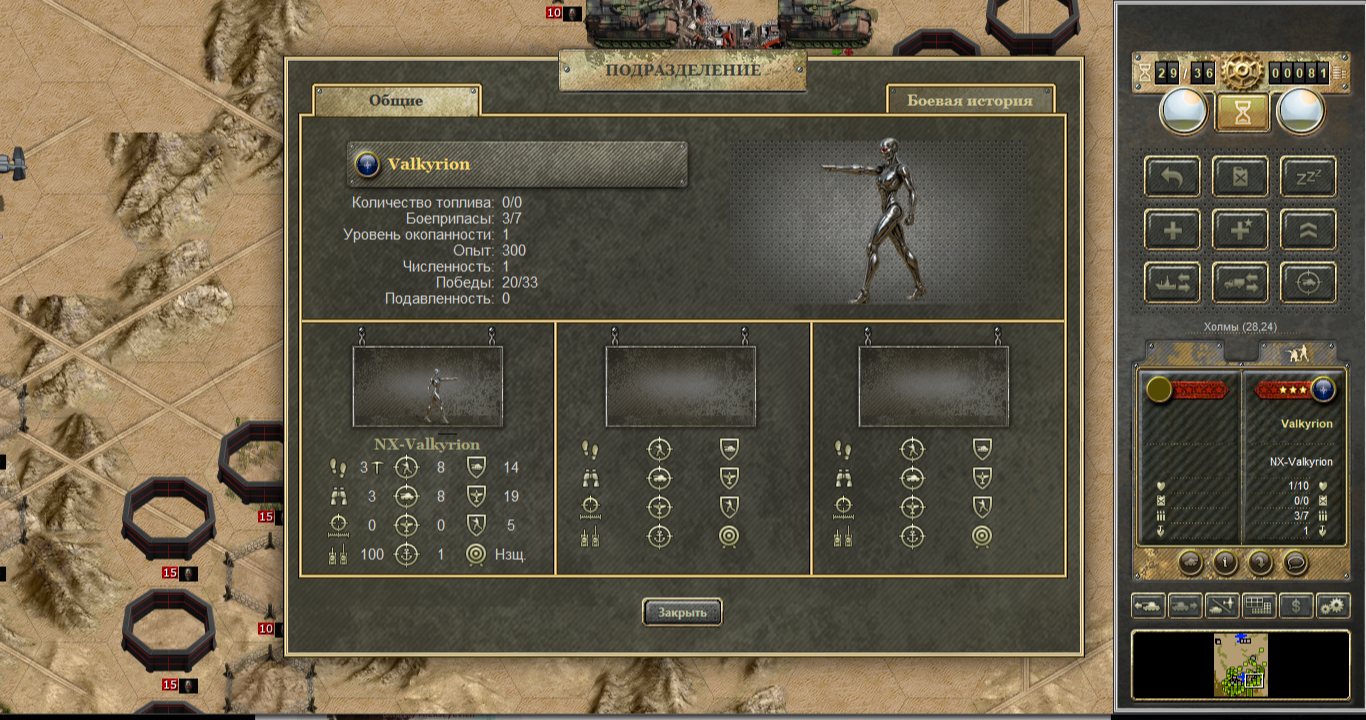Click the undo arrow button

[x=1173, y=177]
